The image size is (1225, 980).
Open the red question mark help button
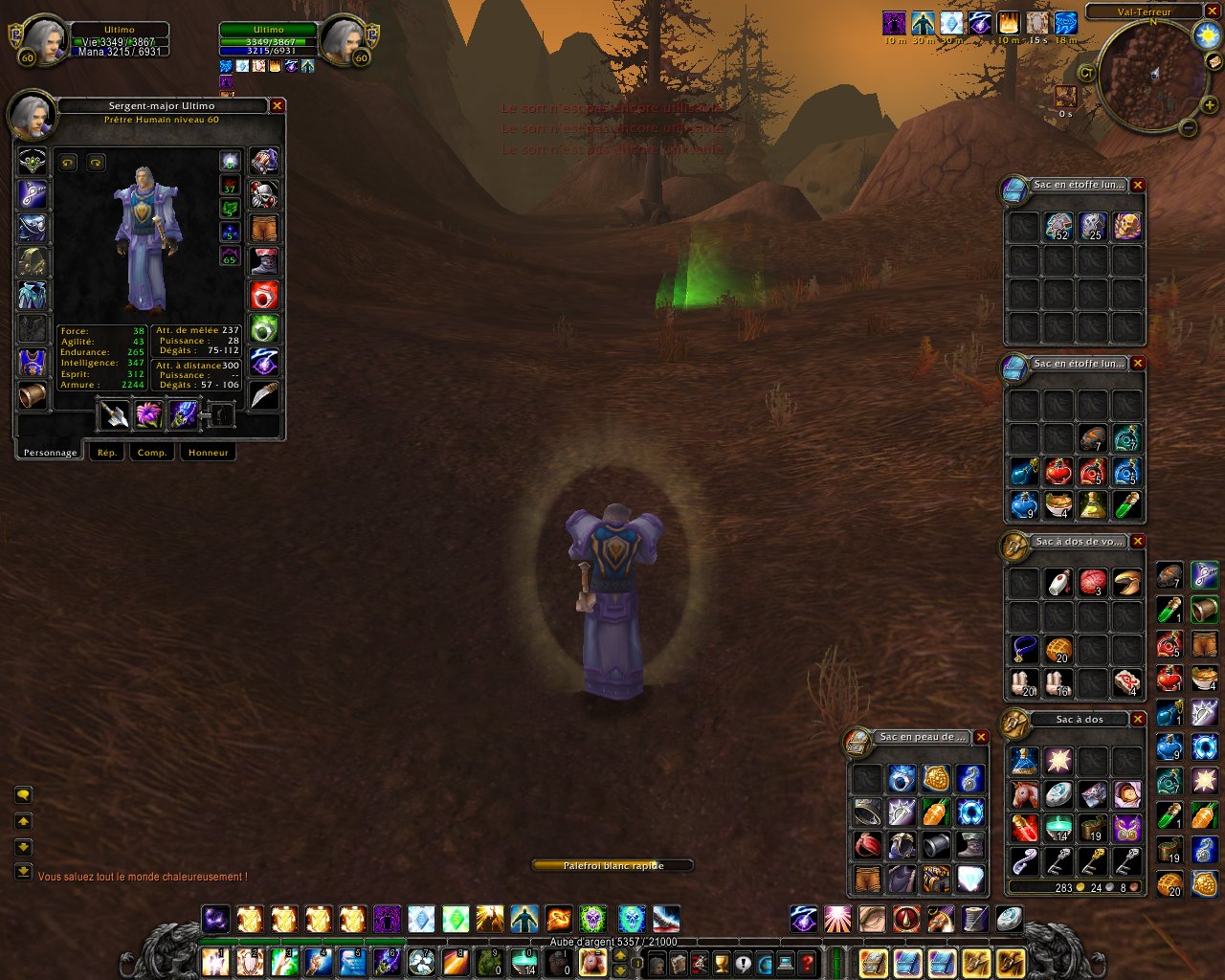(x=808, y=963)
